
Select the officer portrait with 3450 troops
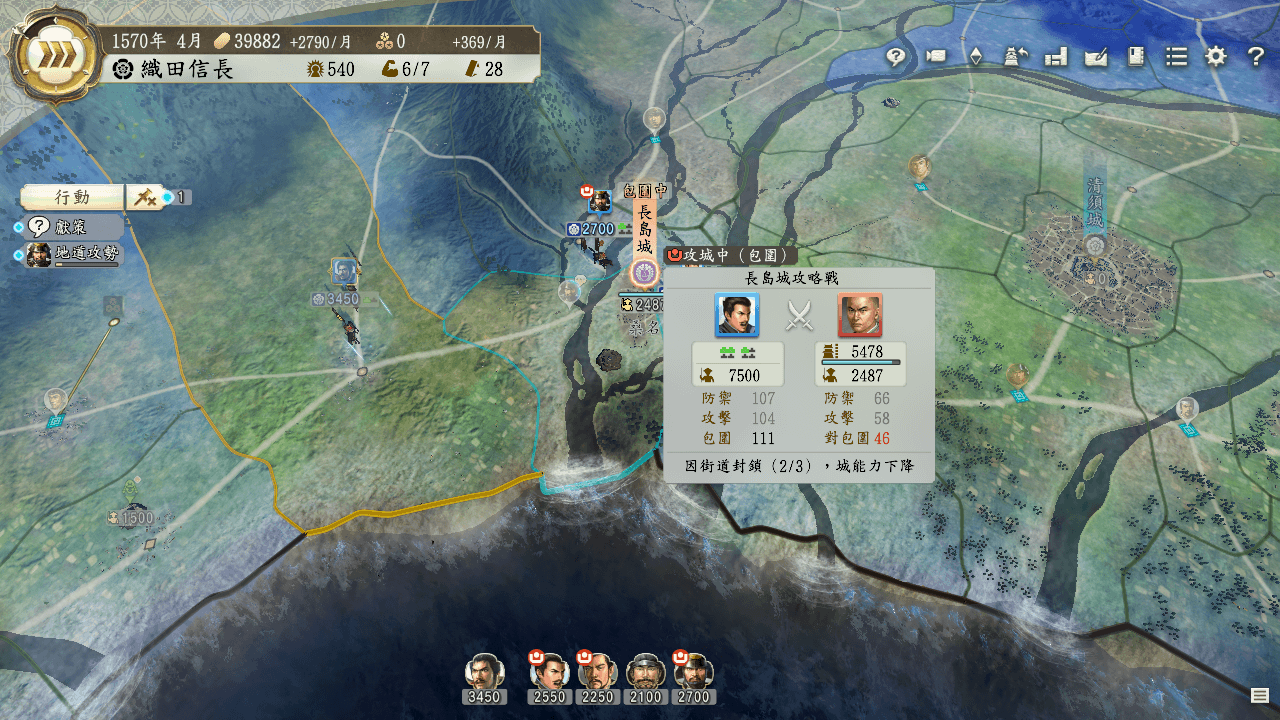click(x=484, y=672)
